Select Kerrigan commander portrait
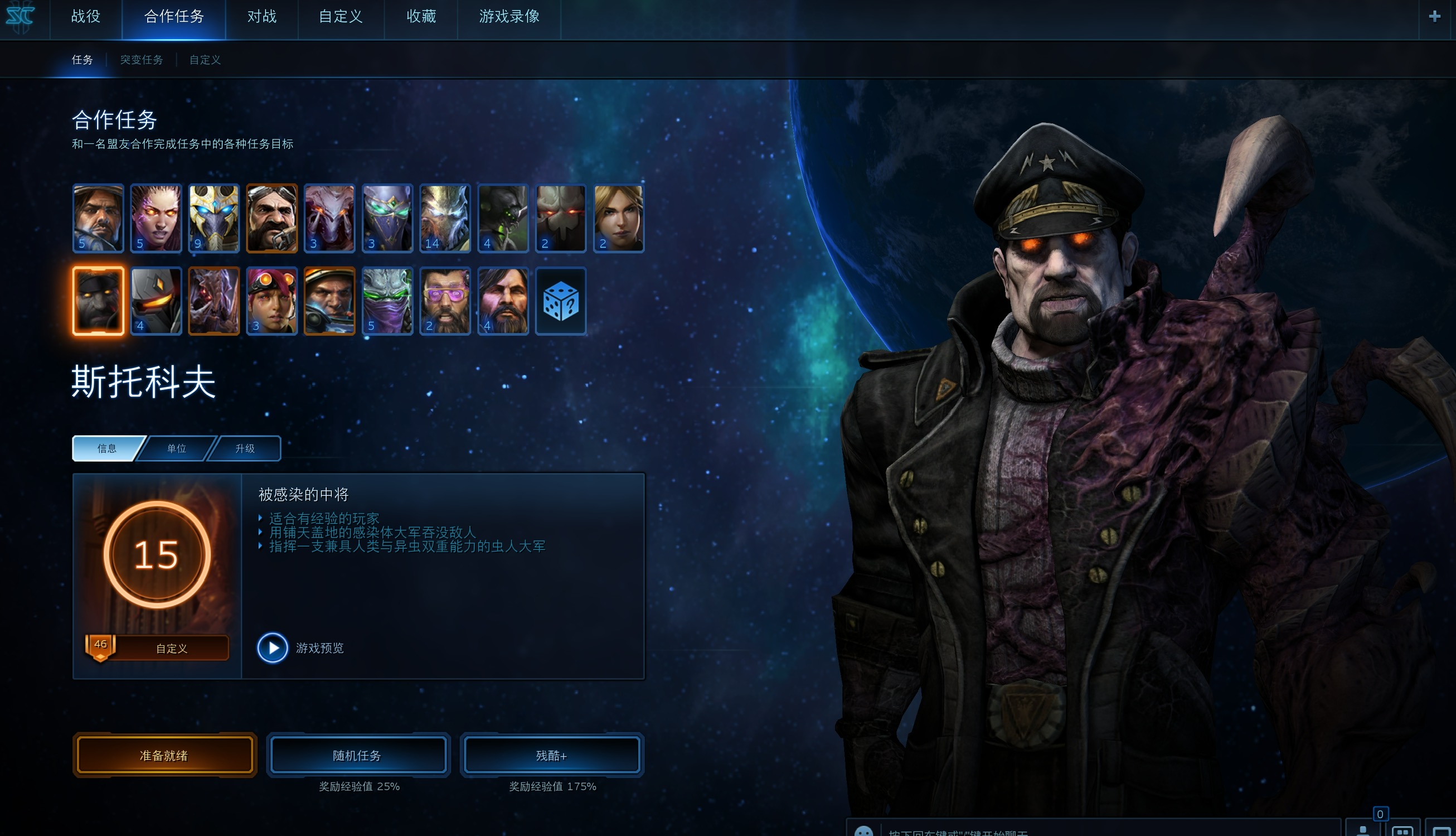This screenshot has width=1456, height=836. 156,218
